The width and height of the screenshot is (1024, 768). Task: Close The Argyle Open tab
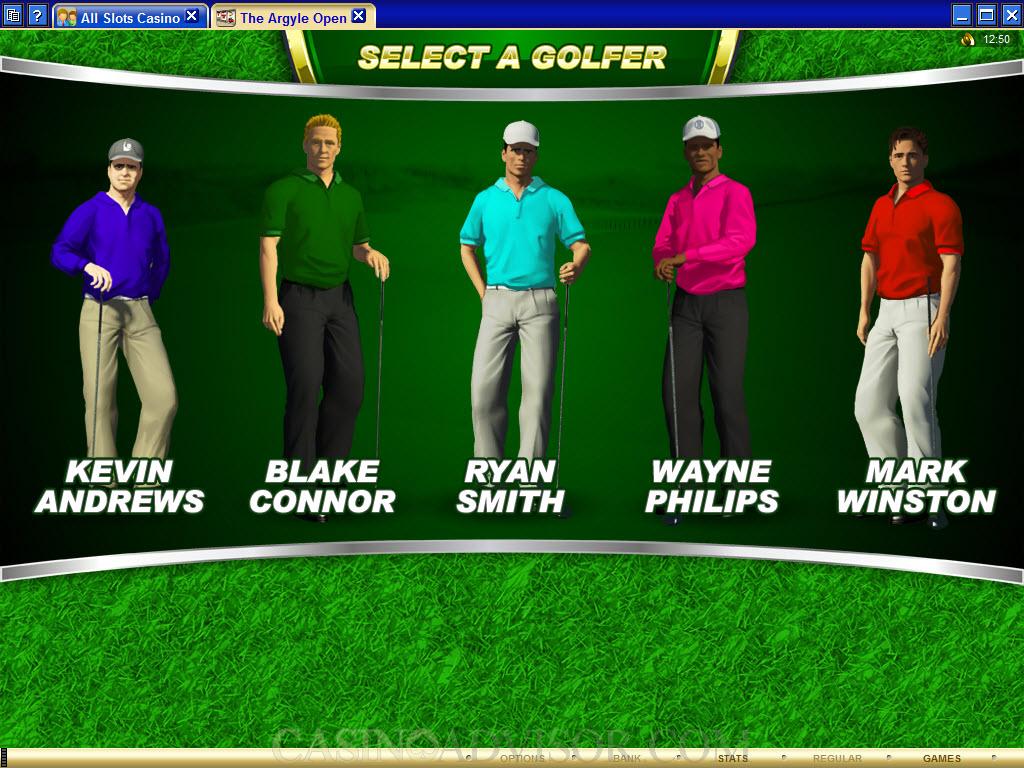click(x=358, y=16)
